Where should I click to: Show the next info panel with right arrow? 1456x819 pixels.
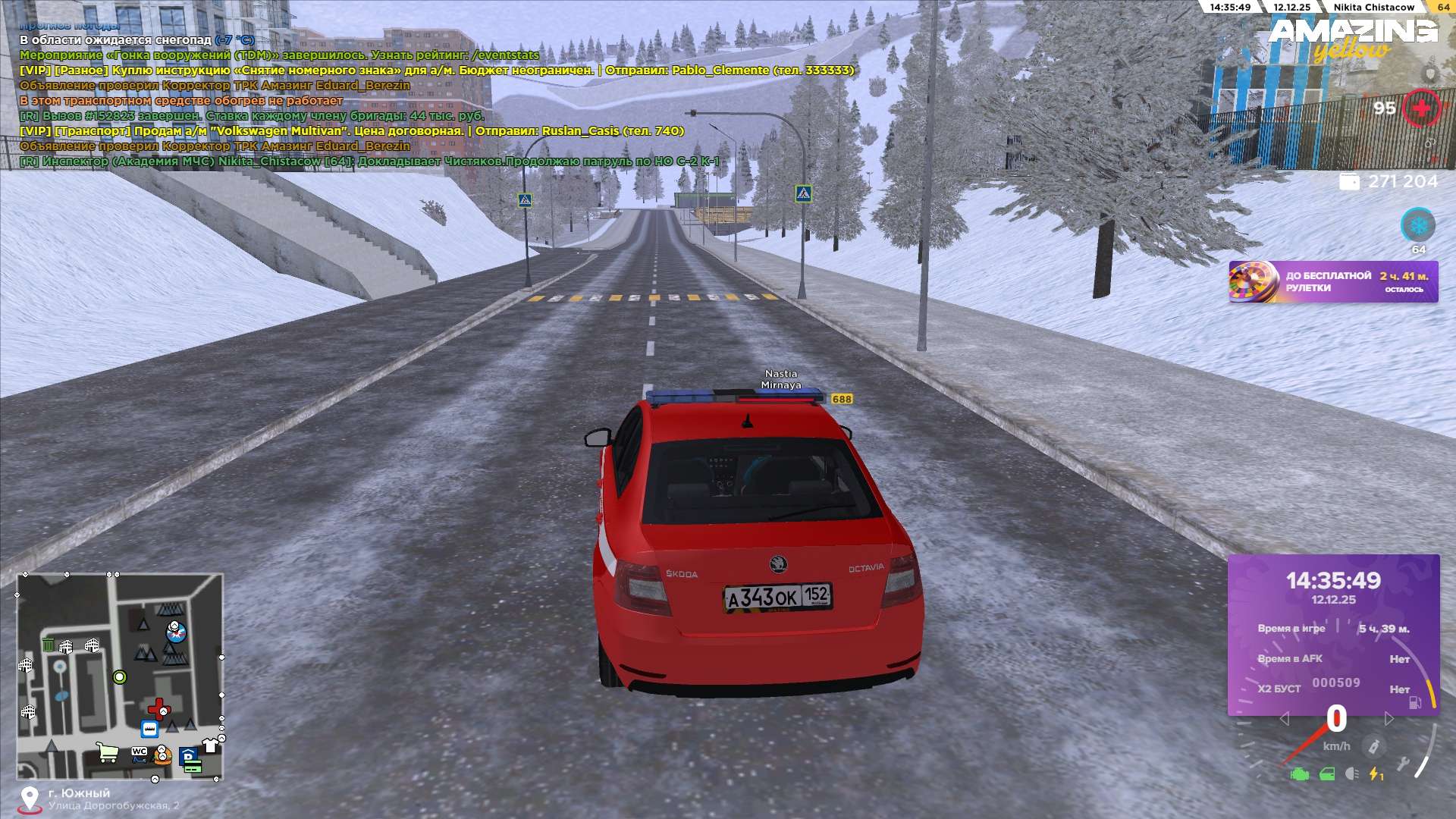click(x=1389, y=718)
